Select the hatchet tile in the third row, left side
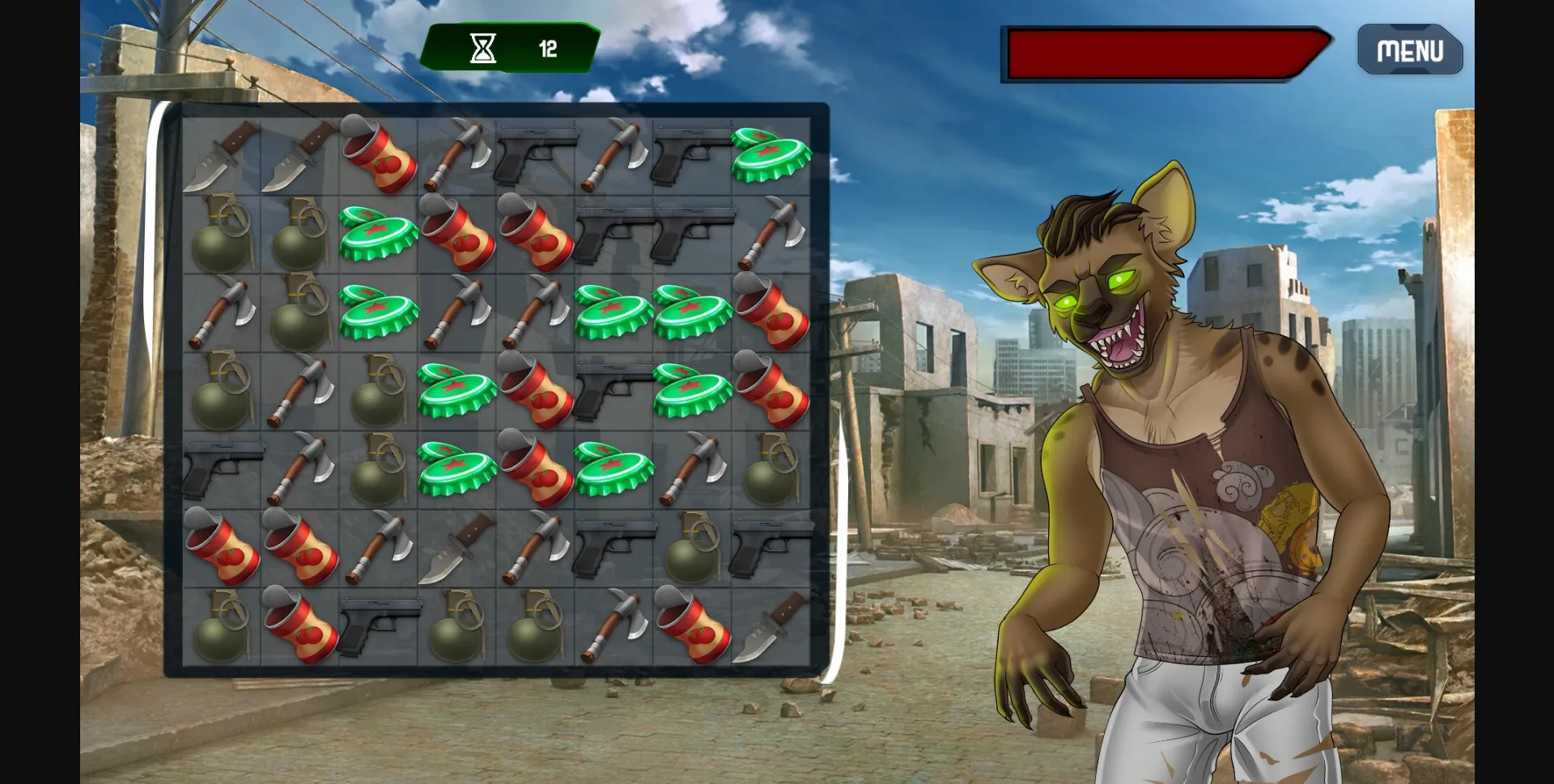This screenshot has height=784, width=1554. (x=223, y=311)
